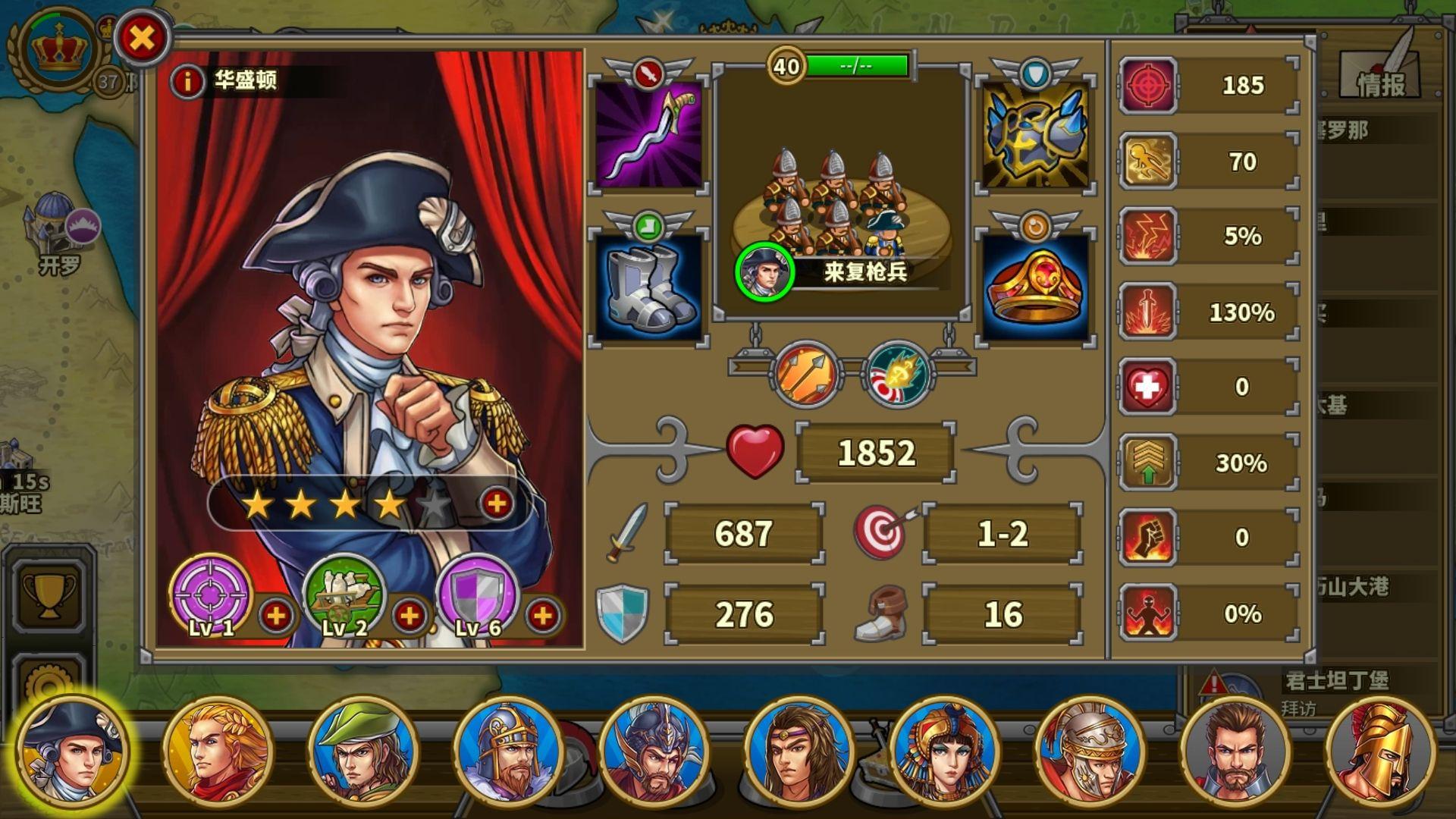Image resolution: width=1456 pixels, height=819 pixels.
Task: Open the info button beside 华盛顿
Action: (187, 80)
